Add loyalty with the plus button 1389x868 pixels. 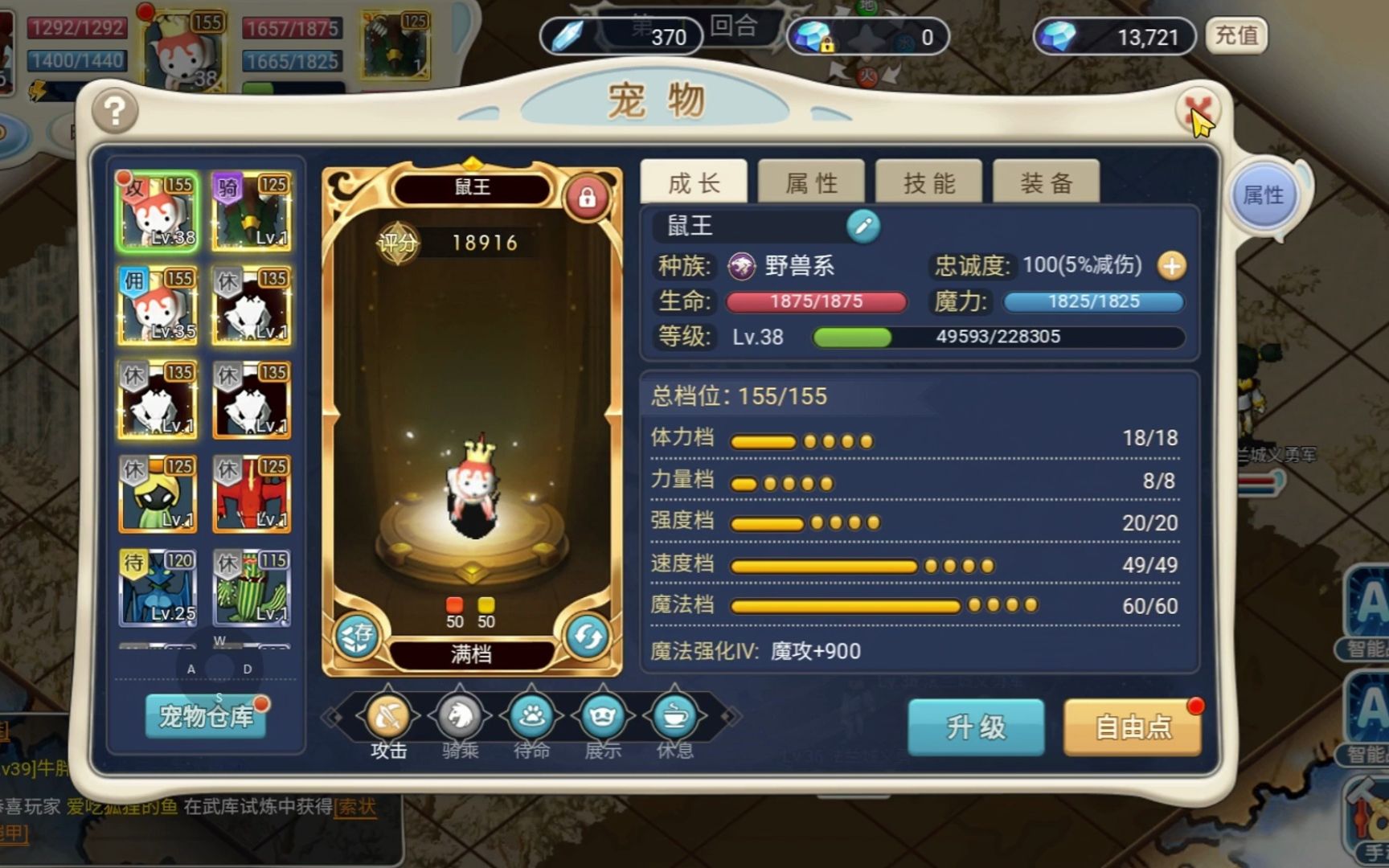click(x=1171, y=265)
